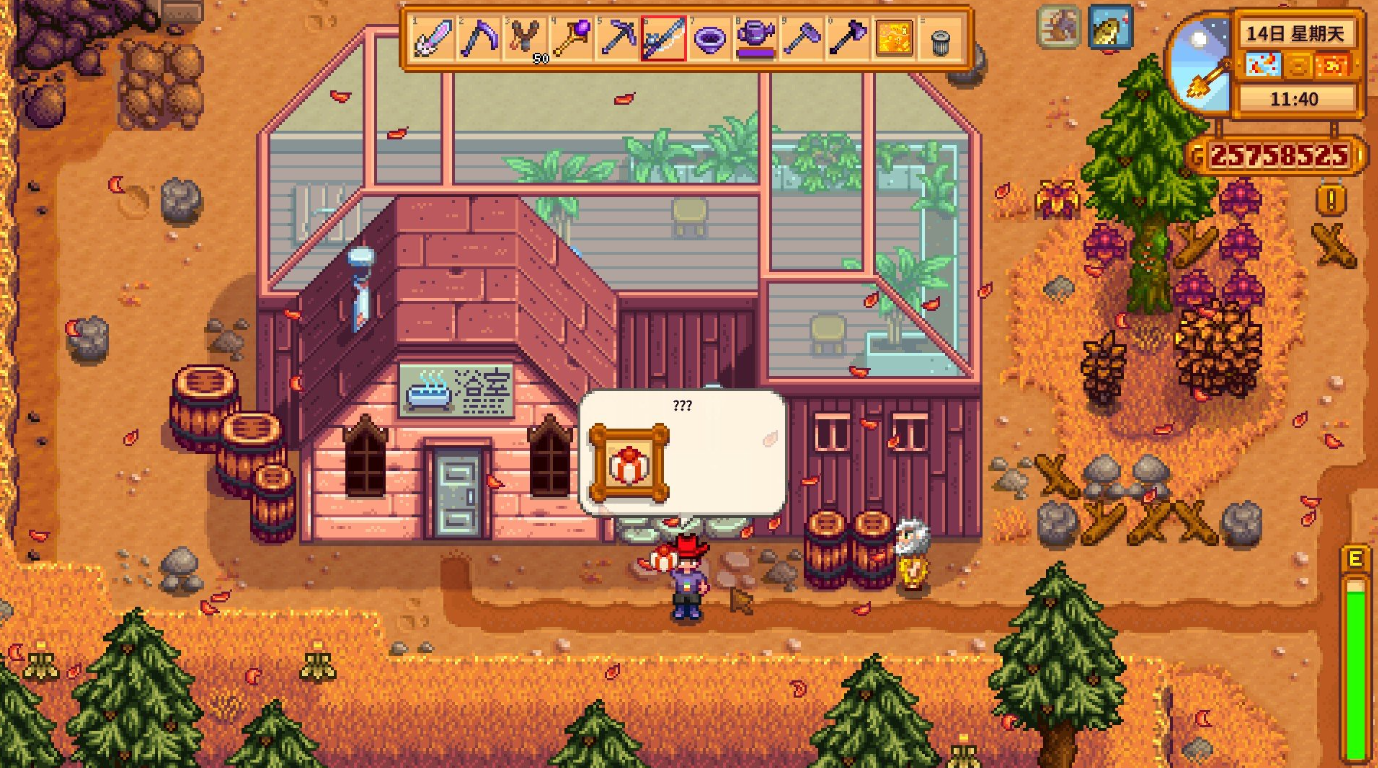Select the sword in the hotbar
This screenshot has height=768, width=1378.
tap(434, 40)
